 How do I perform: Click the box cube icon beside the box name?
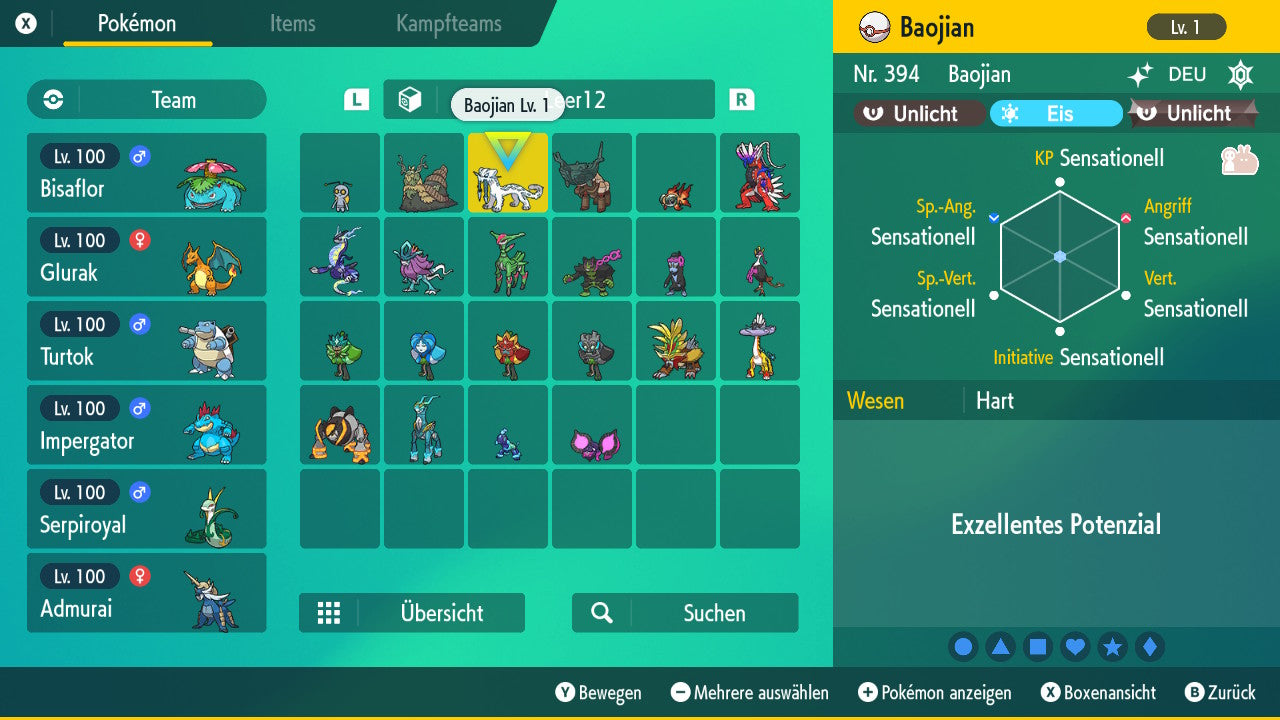[409, 99]
